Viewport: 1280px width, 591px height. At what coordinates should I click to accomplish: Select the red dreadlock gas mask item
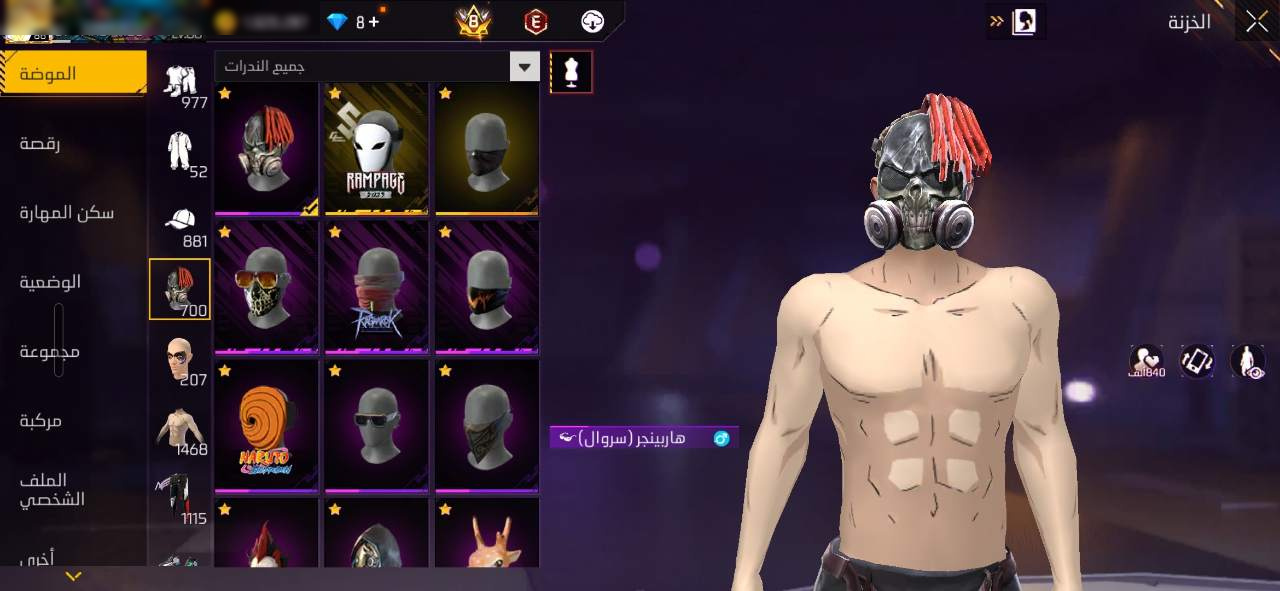[267, 148]
